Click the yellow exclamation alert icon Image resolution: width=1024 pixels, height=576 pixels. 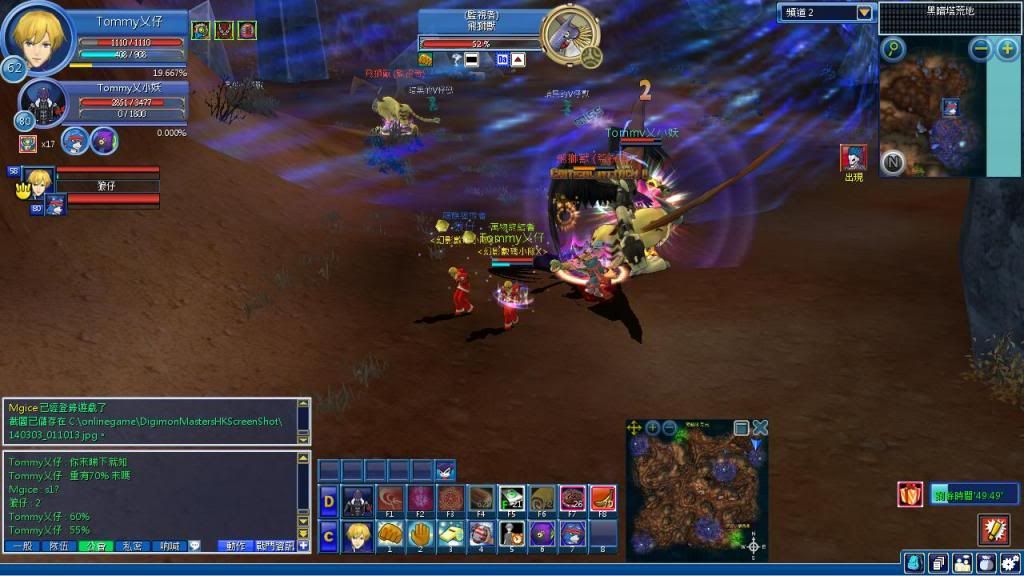992,528
